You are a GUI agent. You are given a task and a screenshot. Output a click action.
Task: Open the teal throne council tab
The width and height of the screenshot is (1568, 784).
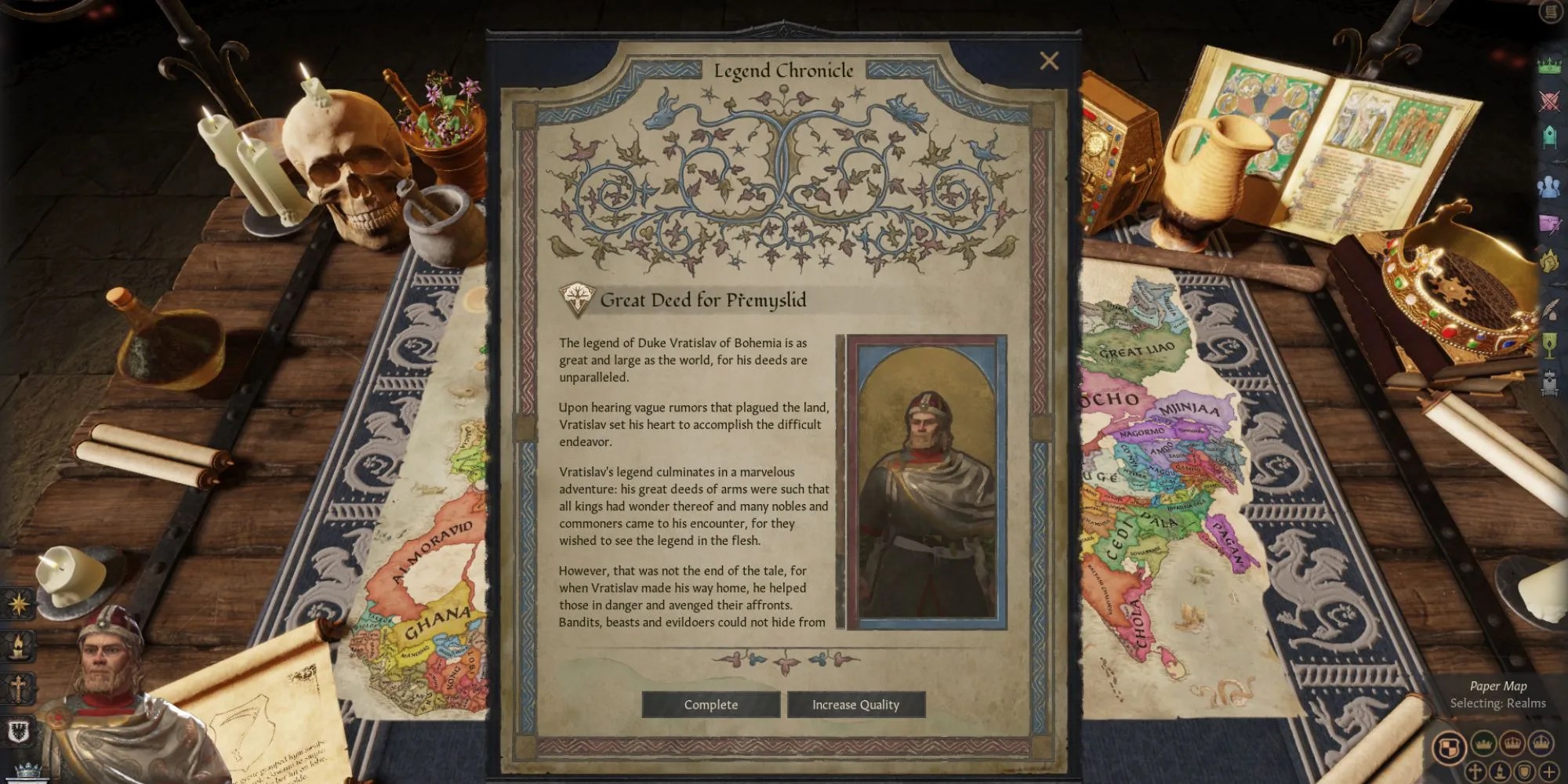(x=1549, y=138)
